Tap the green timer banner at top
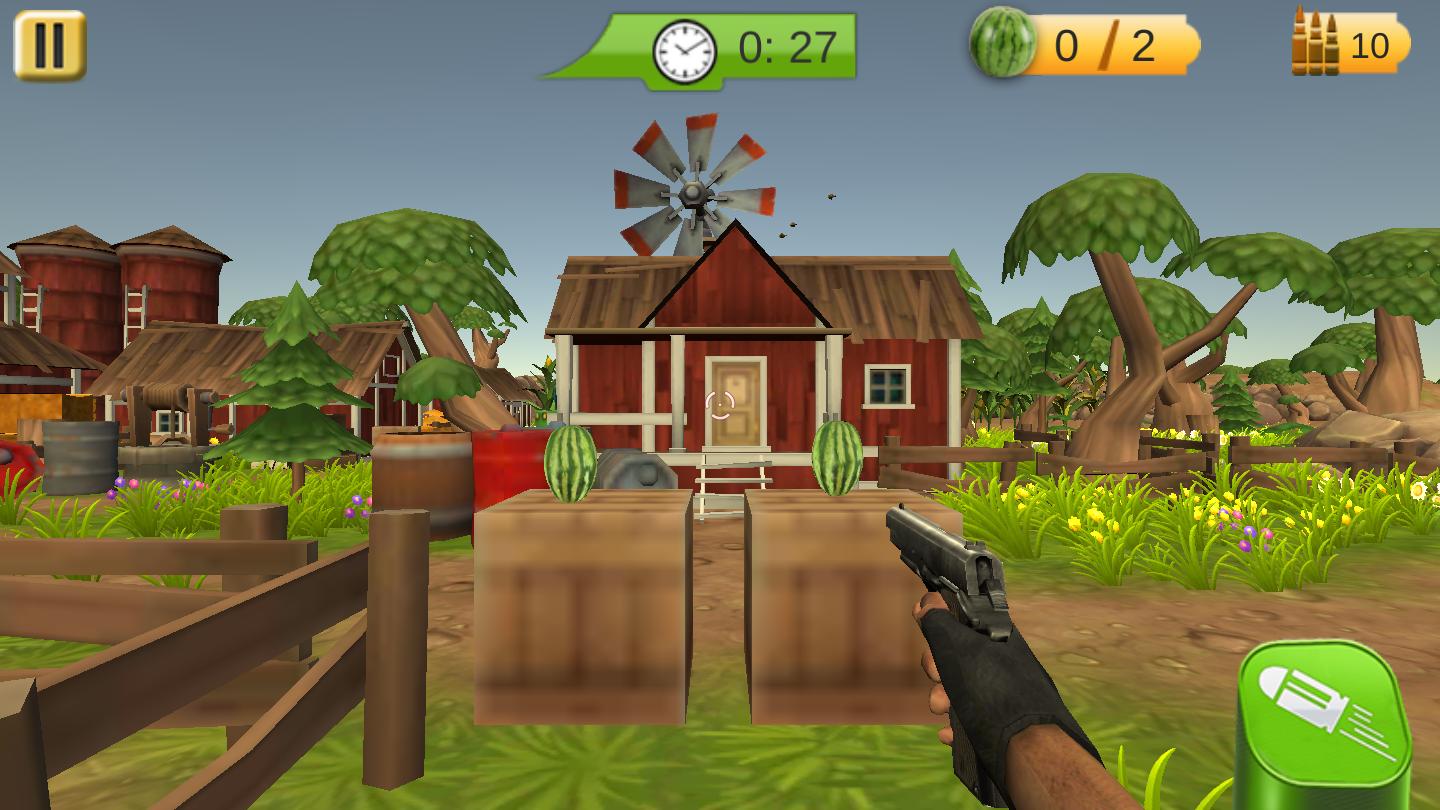Image resolution: width=1440 pixels, height=810 pixels. pyautogui.click(x=700, y=45)
